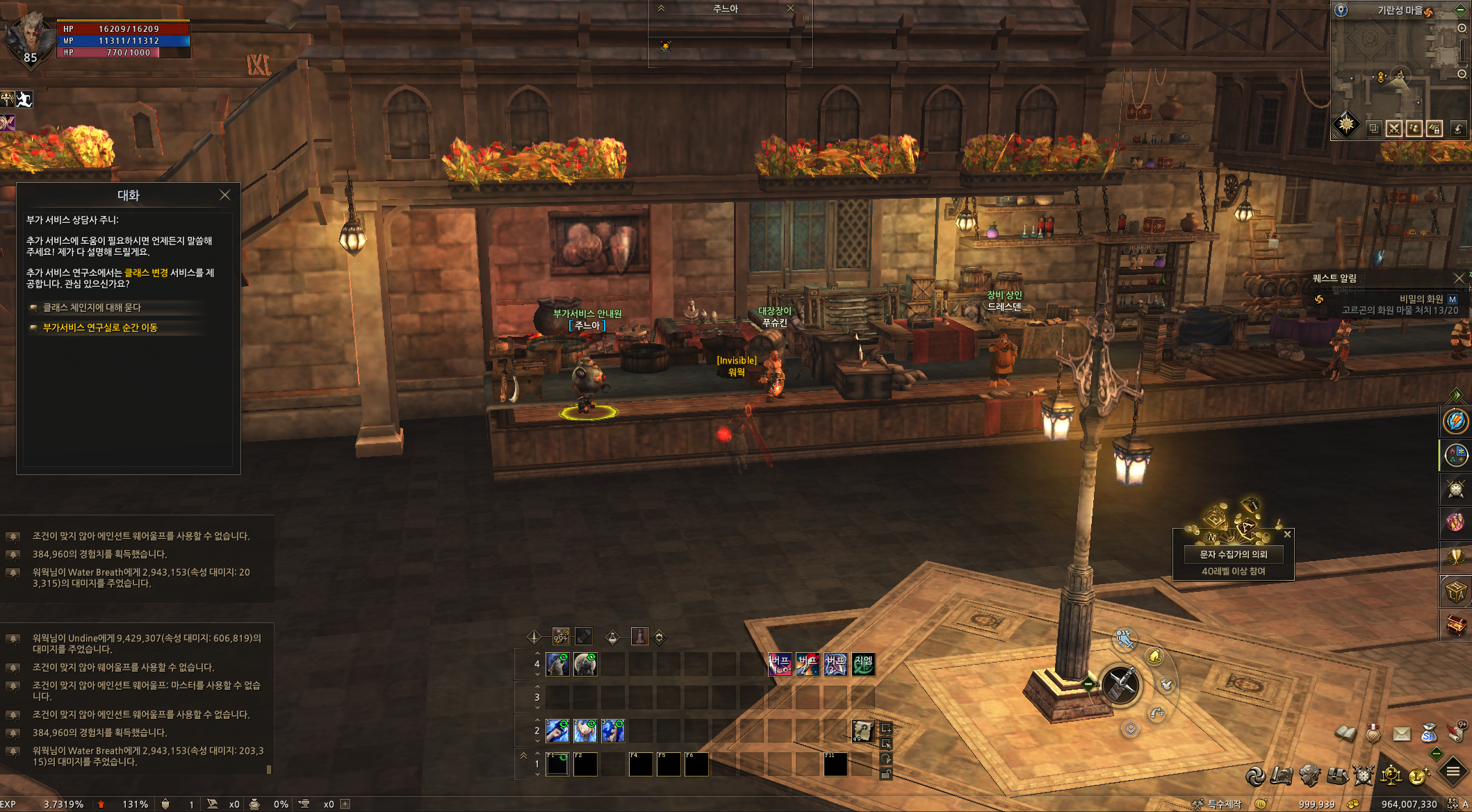Click the blue location pin on minimap

coord(1341,10)
